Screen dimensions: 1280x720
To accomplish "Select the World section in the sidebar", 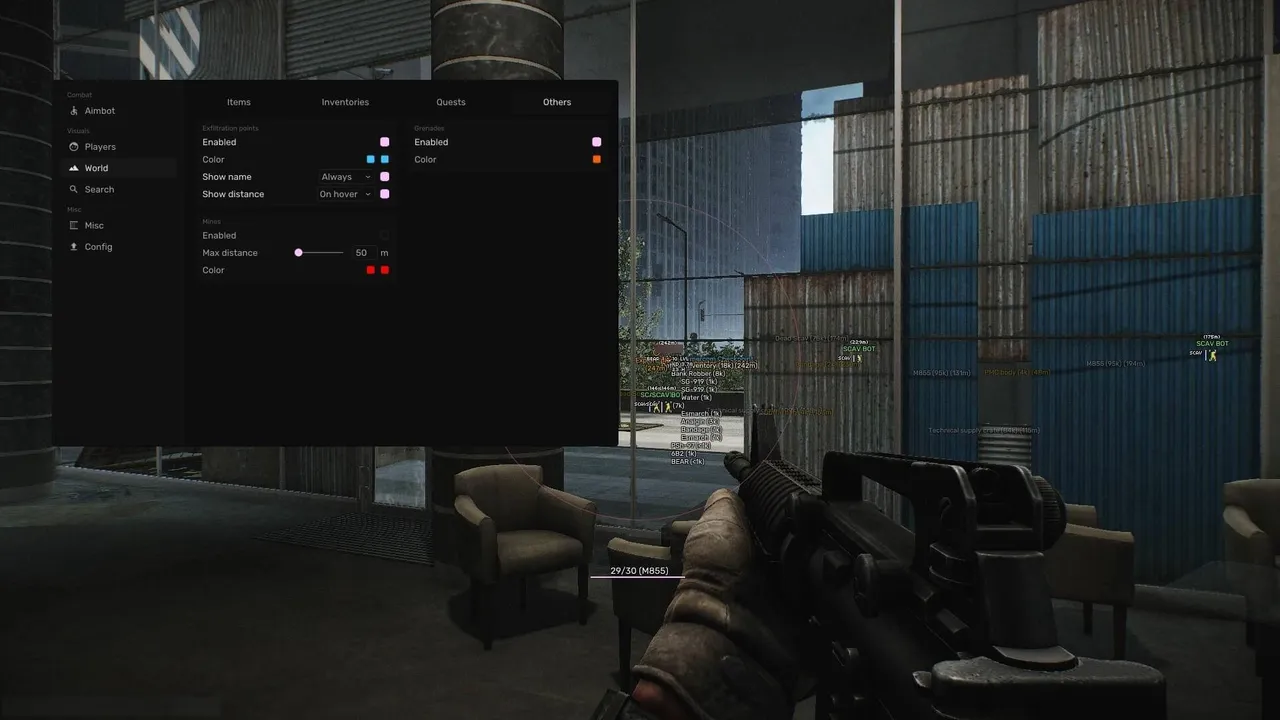I will (x=96, y=168).
